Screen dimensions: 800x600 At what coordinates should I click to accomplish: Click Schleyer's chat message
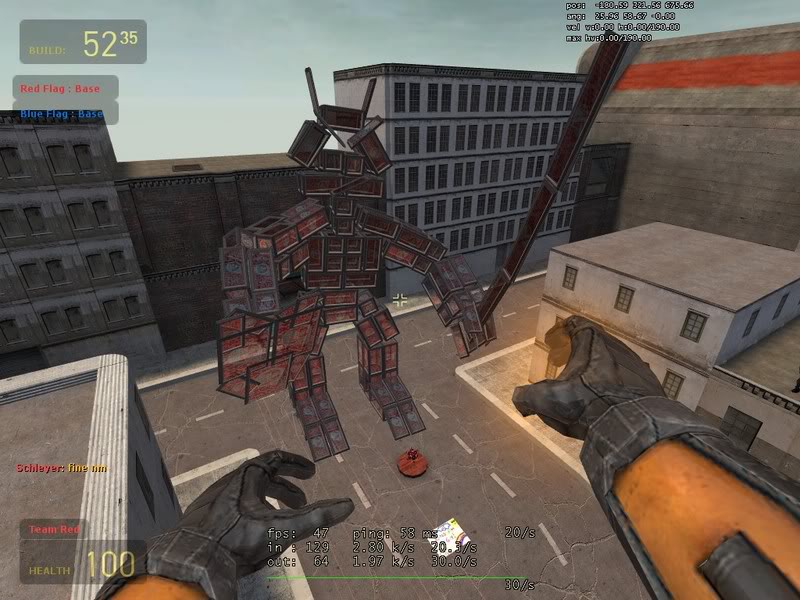pos(62,468)
